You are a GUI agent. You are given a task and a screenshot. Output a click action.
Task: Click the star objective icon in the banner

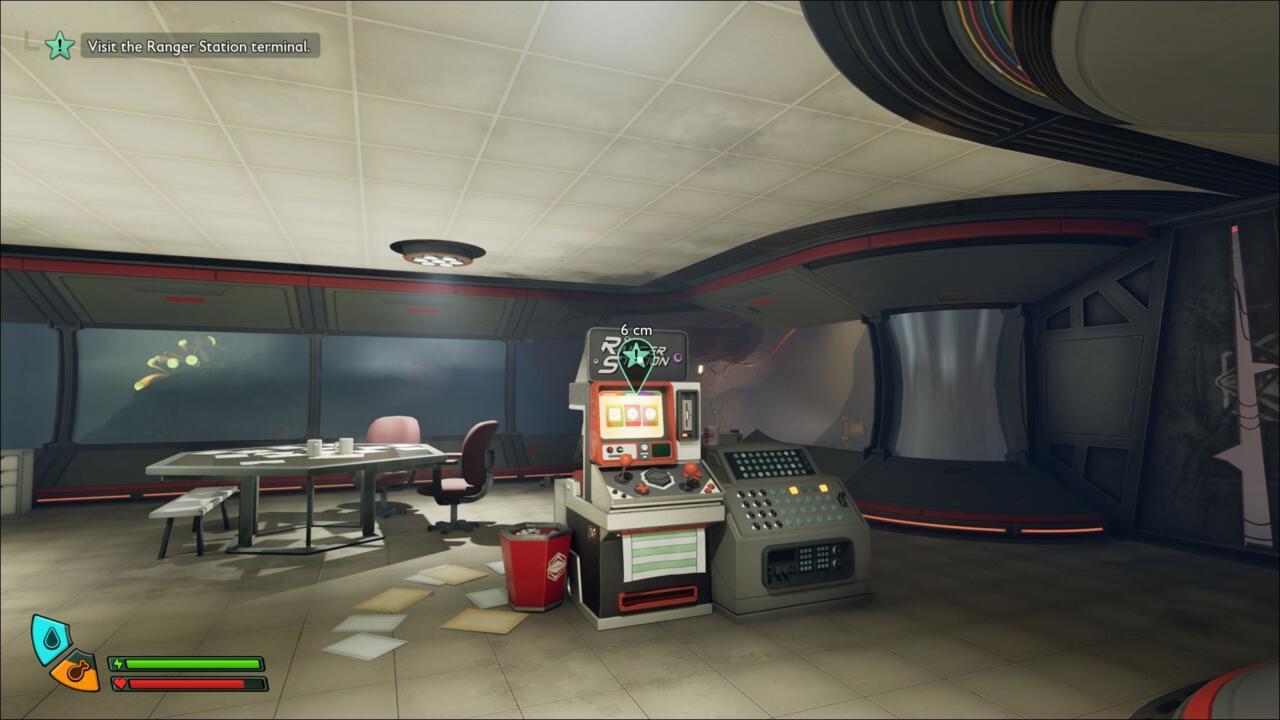click(x=60, y=45)
